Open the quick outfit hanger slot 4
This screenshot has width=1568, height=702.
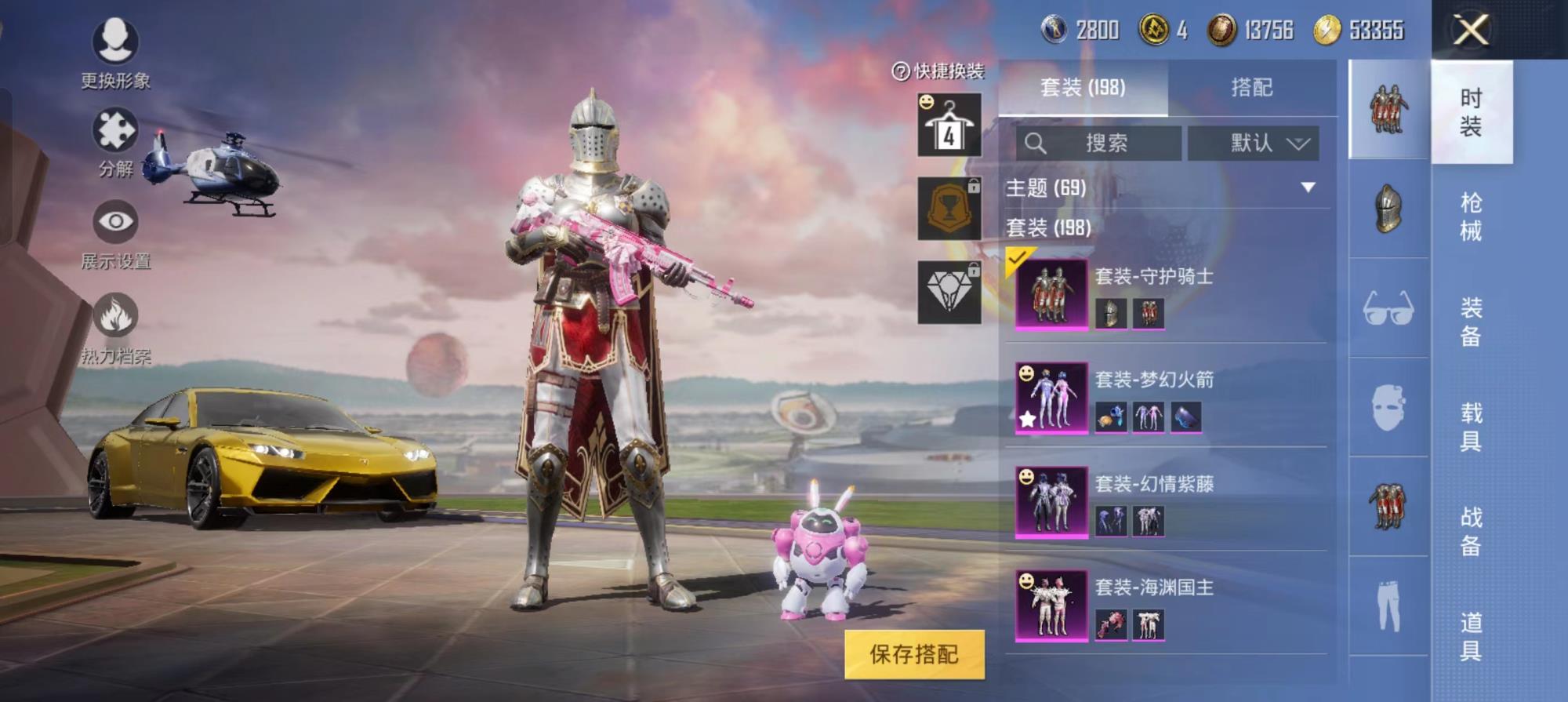[x=949, y=125]
